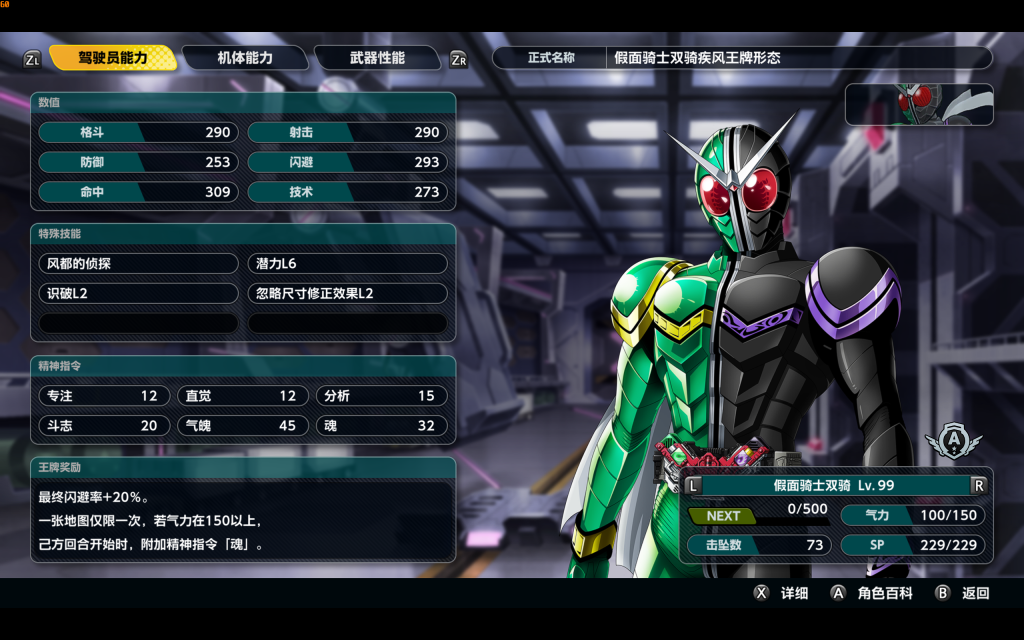Select the 风都的侦探 special skill
Screen dimensions: 1024x640
click(139, 264)
